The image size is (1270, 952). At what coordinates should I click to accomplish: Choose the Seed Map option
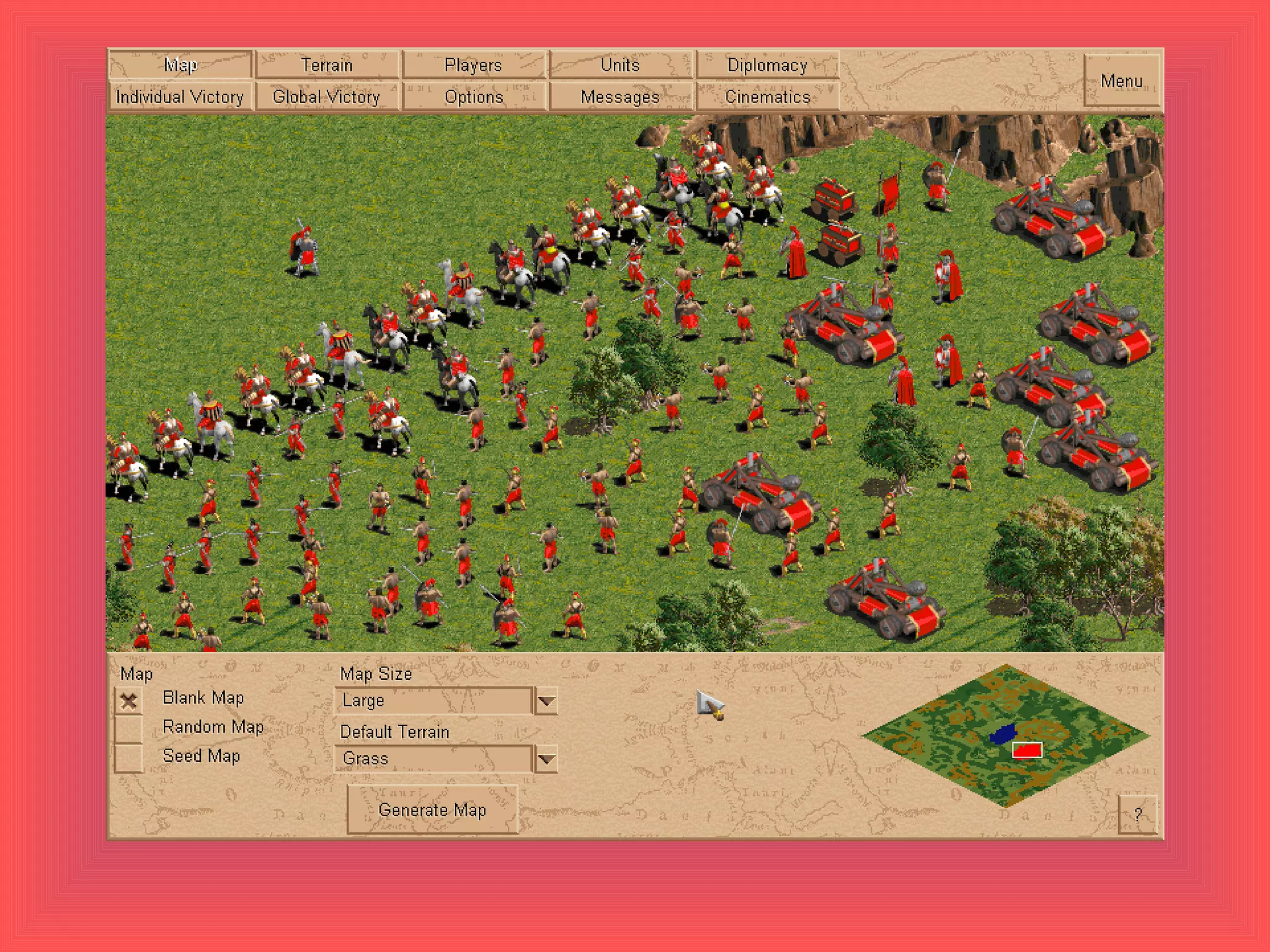[129, 758]
